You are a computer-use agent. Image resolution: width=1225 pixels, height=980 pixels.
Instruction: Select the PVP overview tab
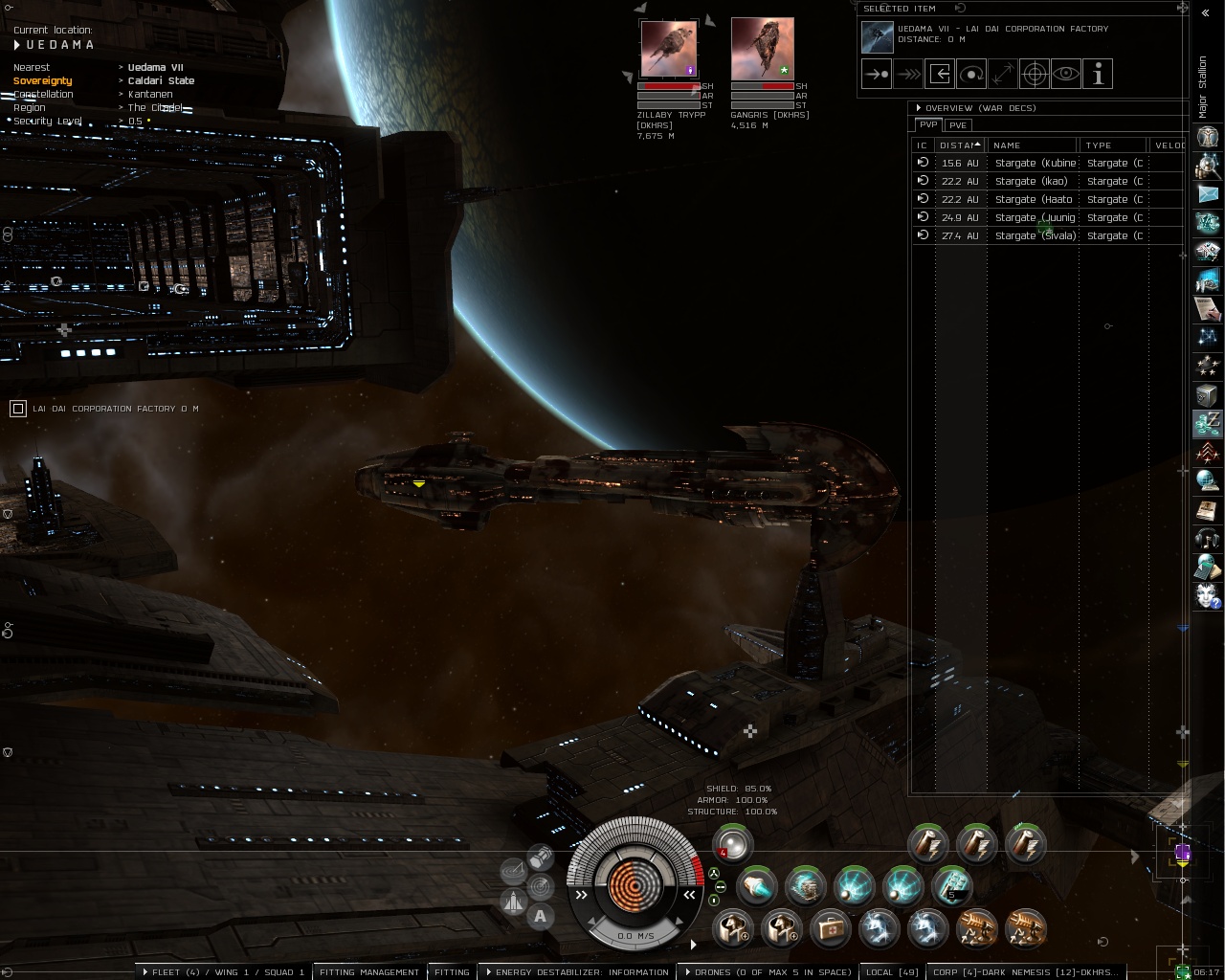pyautogui.click(x=927, y=125)
